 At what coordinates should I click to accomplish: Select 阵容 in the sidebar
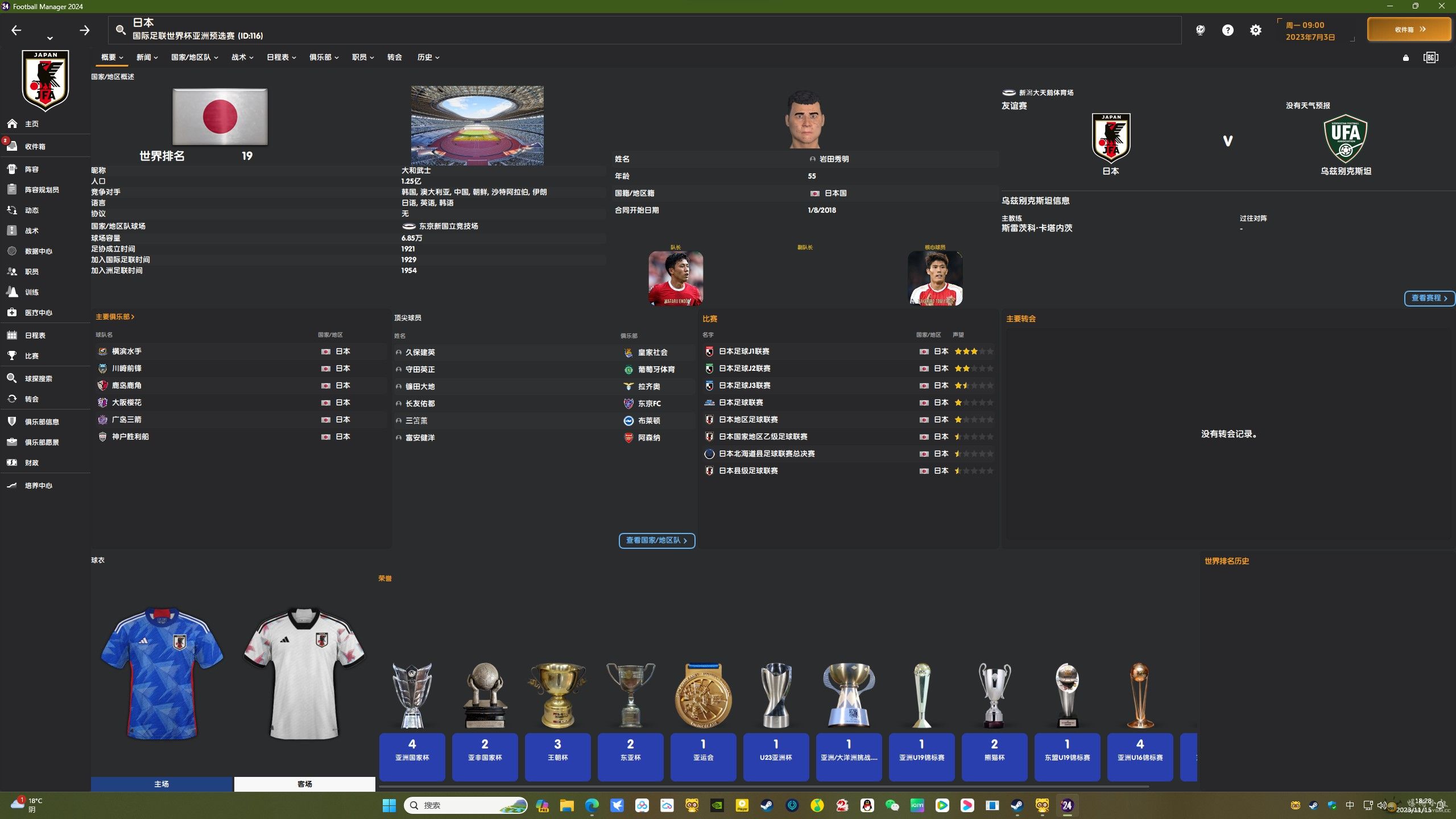(32, 169)
